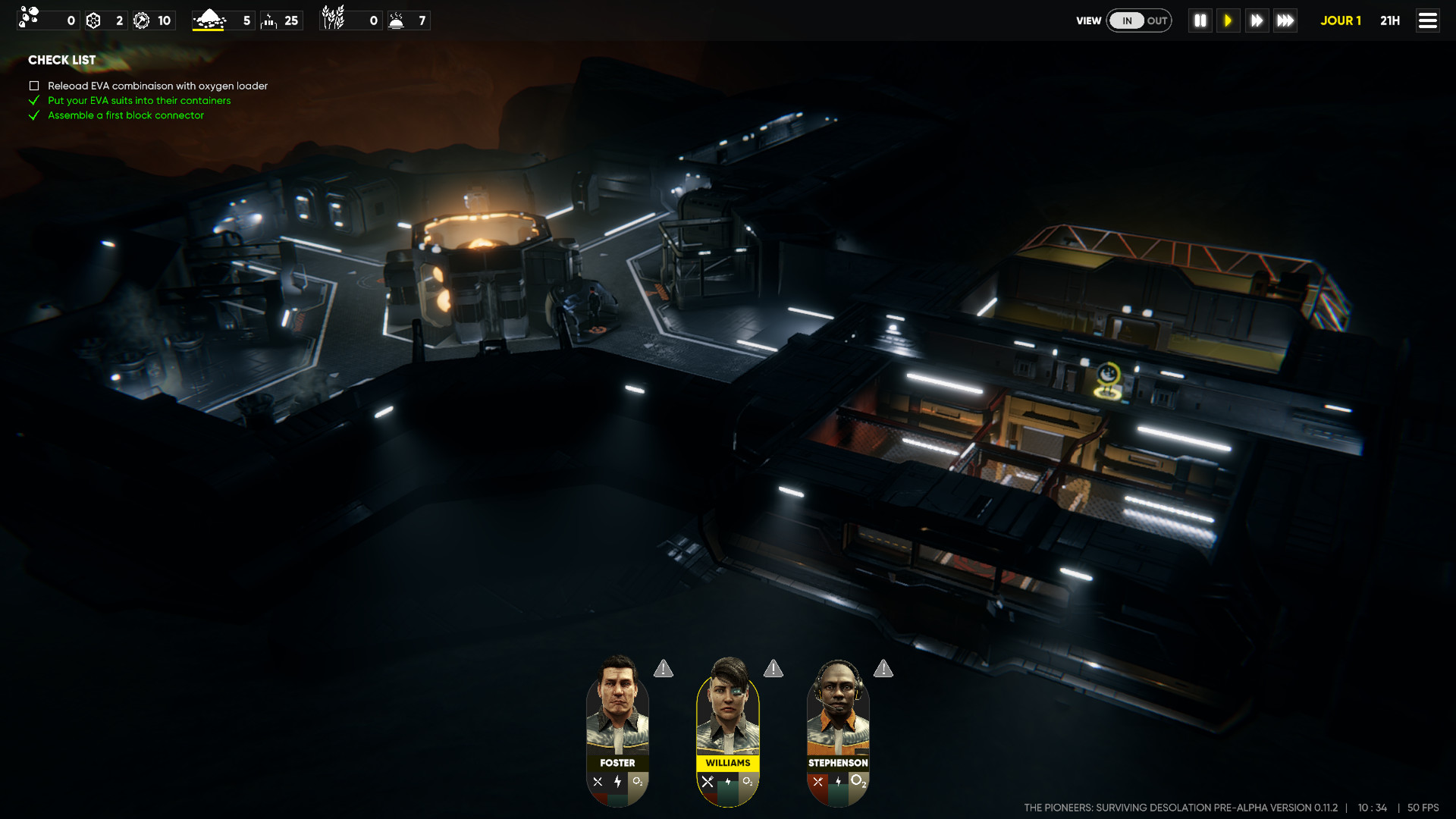Open Williams' warning triangle alert

coord(773,669)
